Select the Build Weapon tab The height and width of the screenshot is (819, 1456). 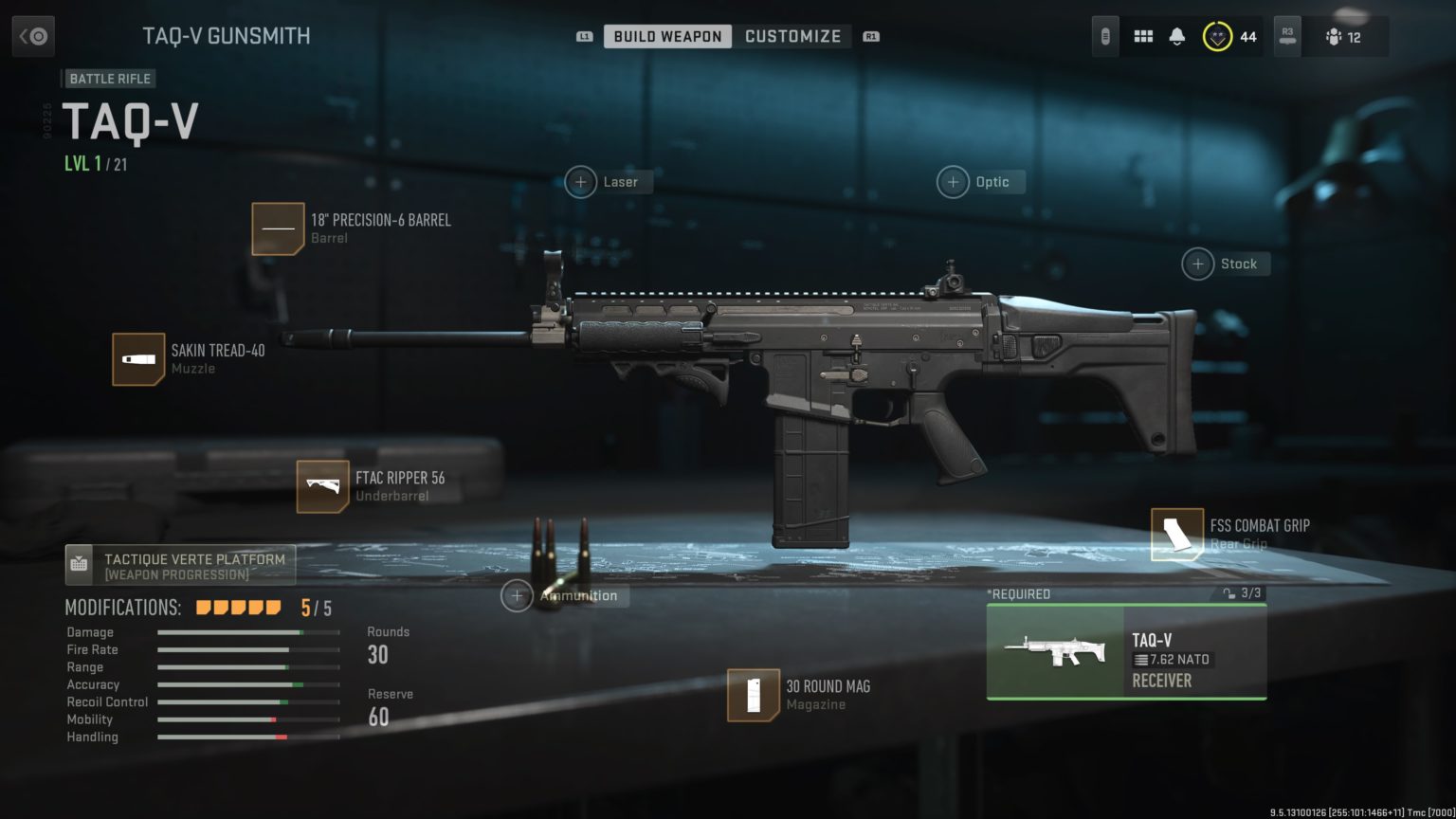coord(667,36)
